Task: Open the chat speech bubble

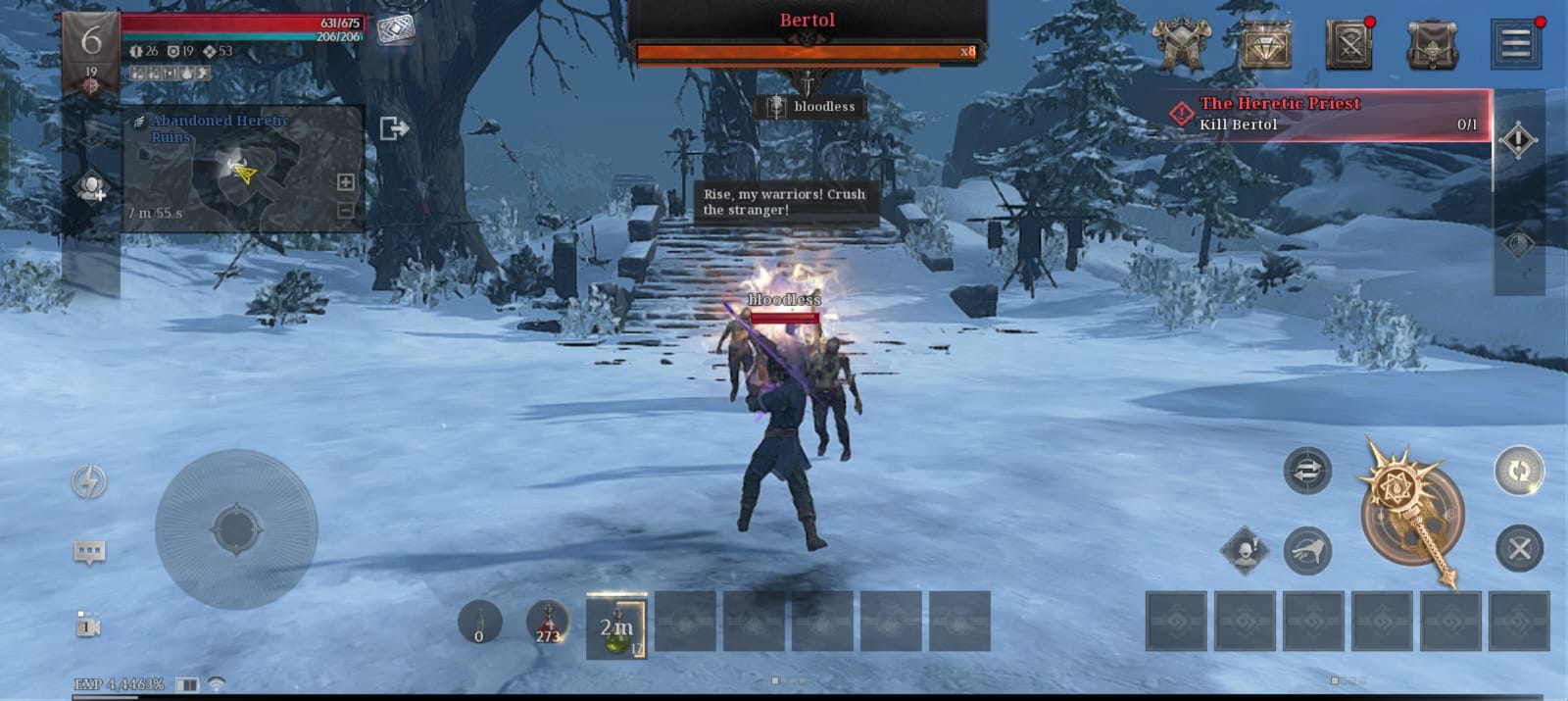Action: coord(89,552)
